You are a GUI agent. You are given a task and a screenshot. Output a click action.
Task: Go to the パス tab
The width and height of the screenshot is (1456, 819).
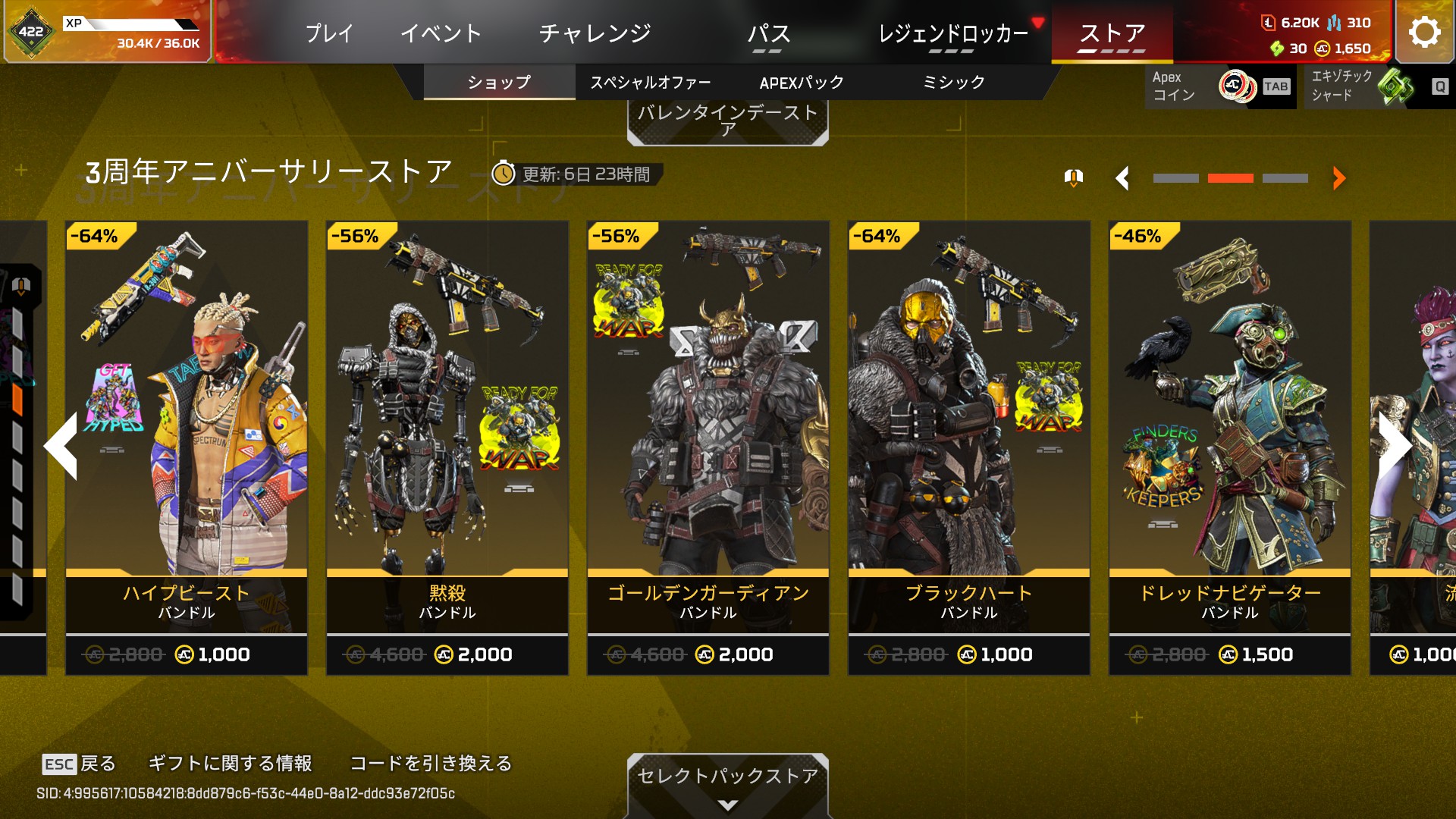768,33
